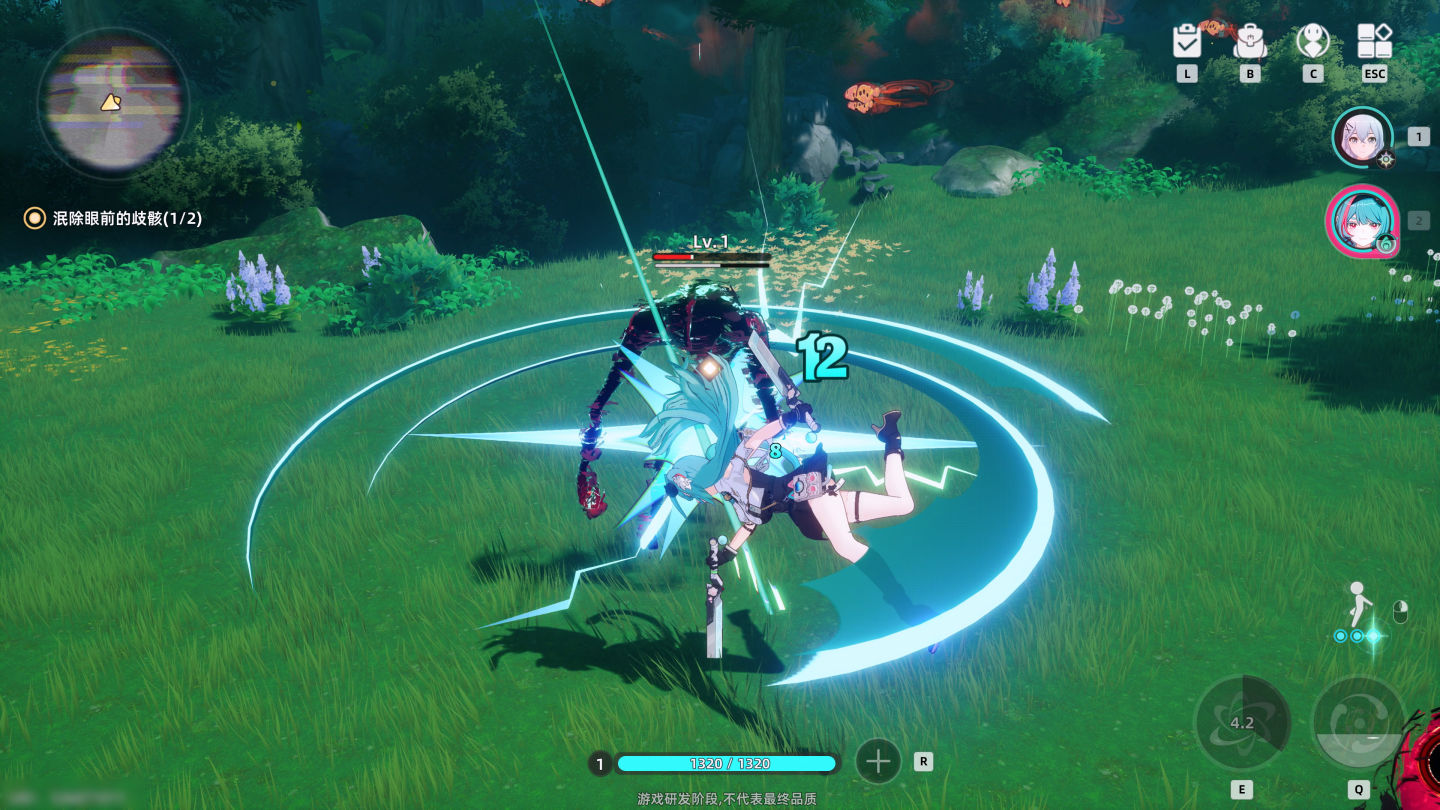Switch to the silver-haired character portrait

pos(1362,137)
